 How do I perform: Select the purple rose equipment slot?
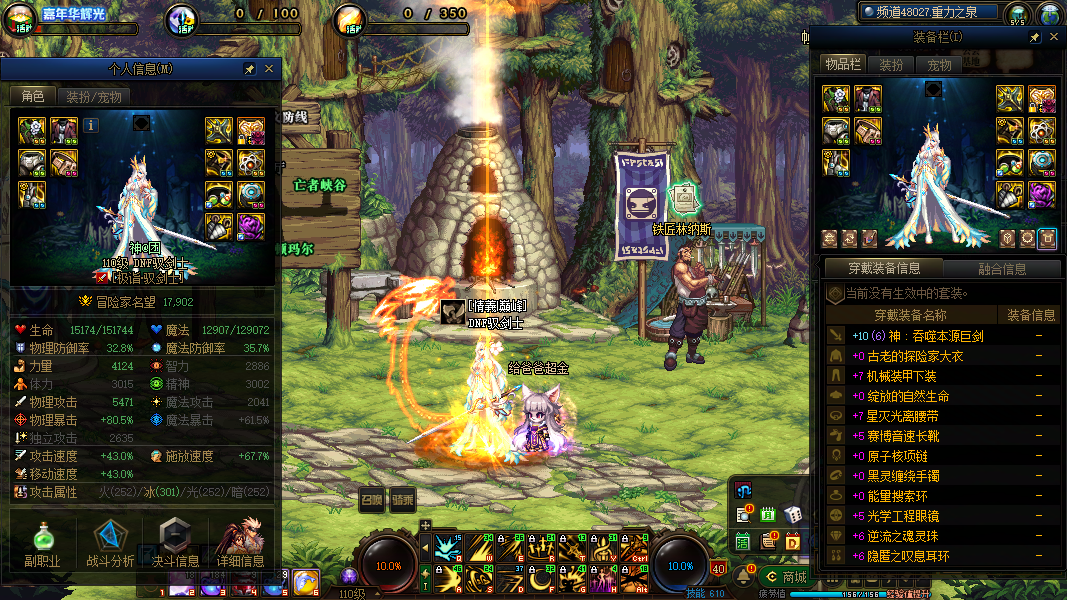click(x=1042, y=192)
